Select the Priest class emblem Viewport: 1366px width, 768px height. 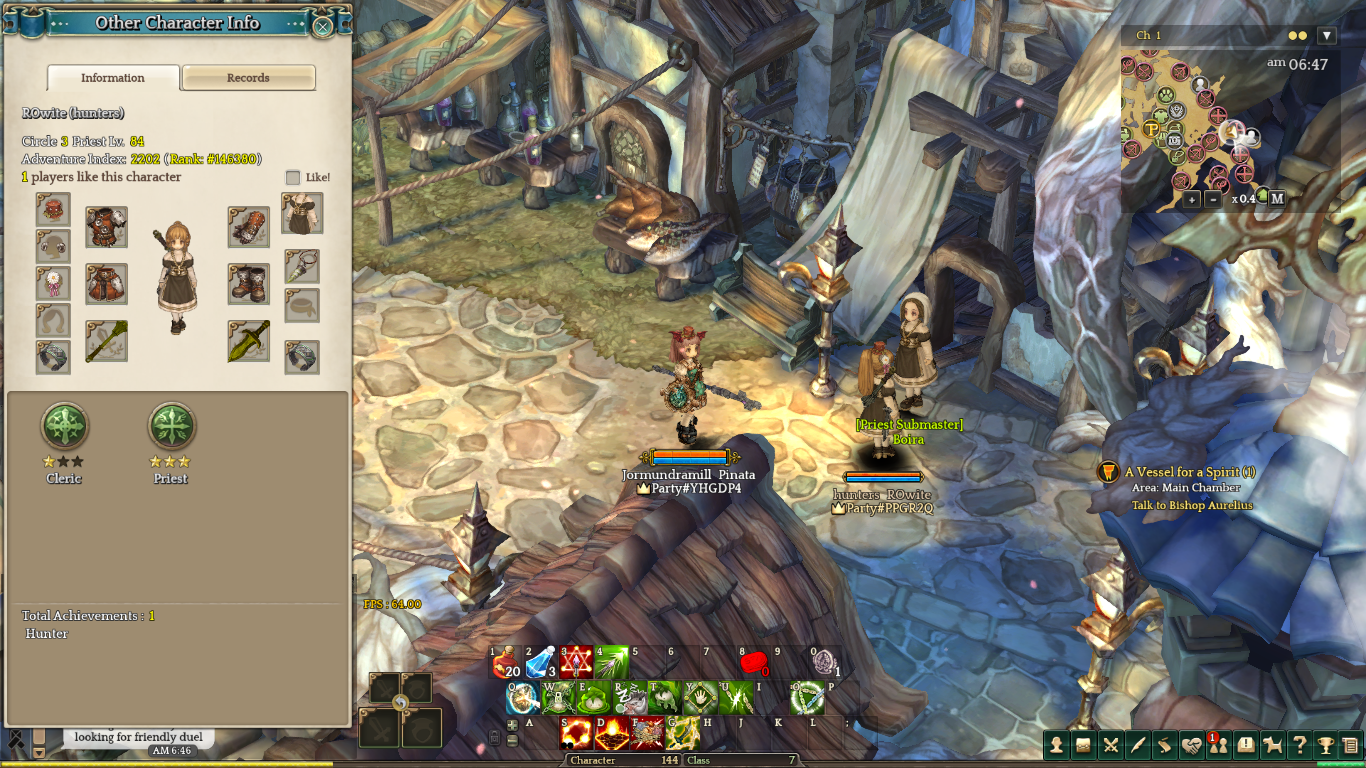coord(171,427)
